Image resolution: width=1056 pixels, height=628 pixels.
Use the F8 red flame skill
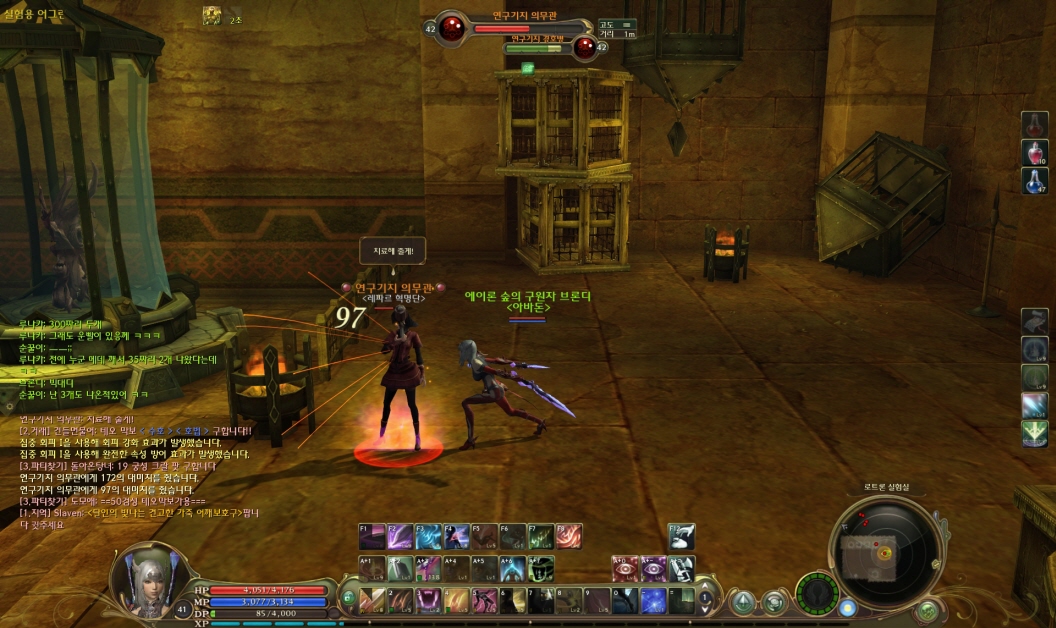pyautogui.click(x=569, y=537)
